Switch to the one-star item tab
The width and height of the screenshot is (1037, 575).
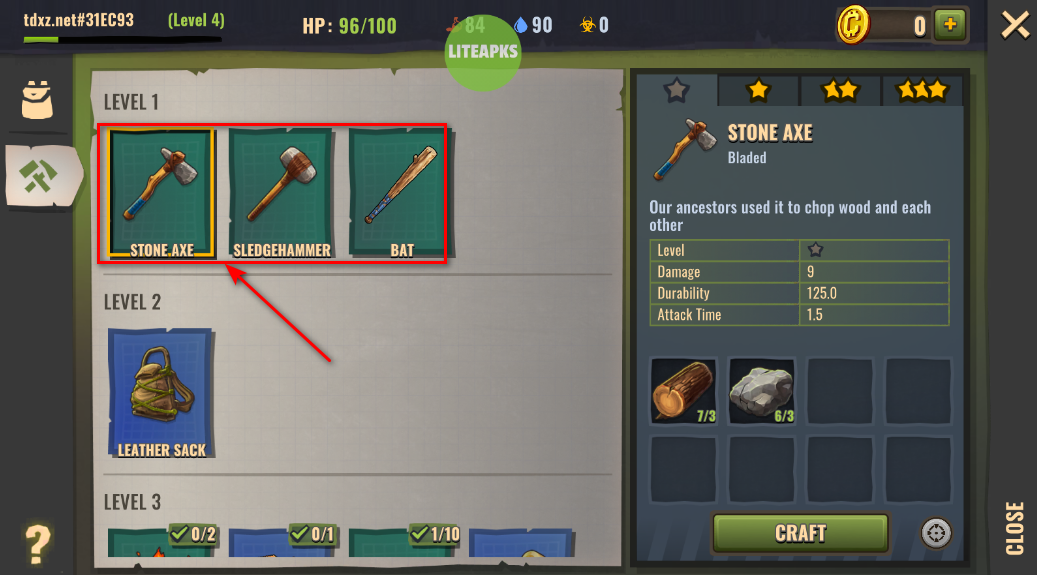(x=758, y=90)
